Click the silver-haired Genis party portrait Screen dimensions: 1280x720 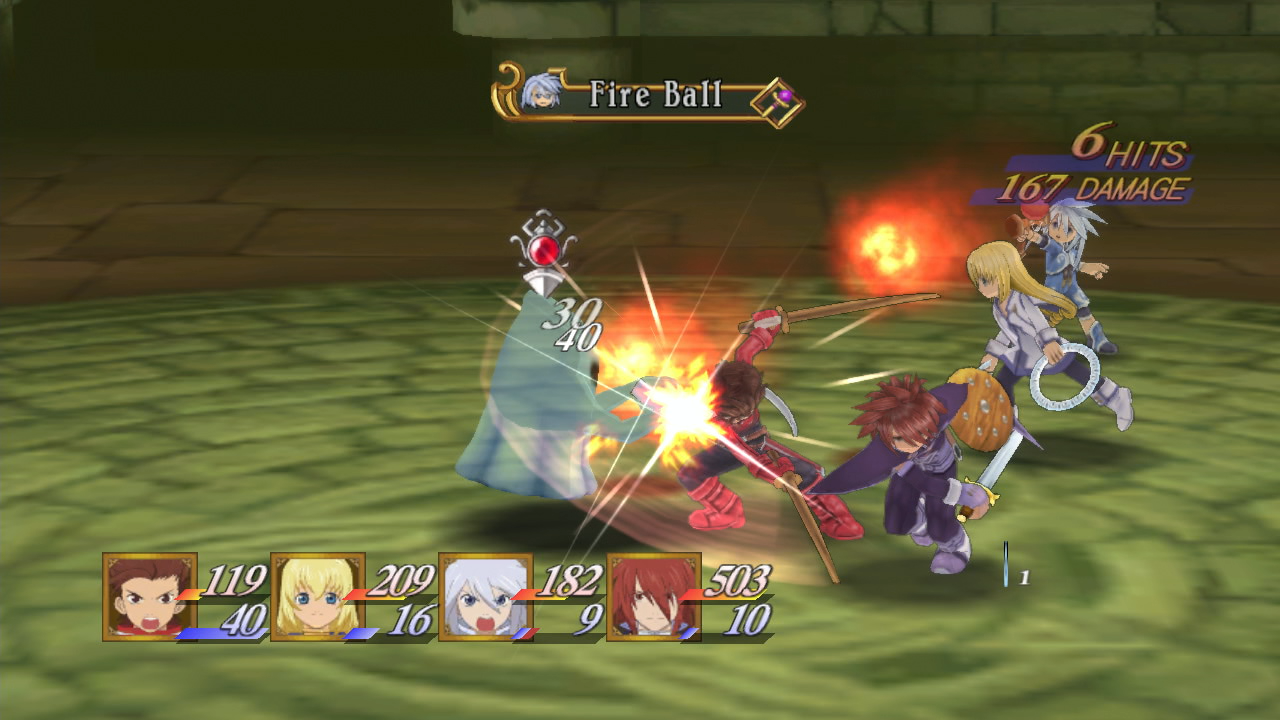[x=486, y=597]
